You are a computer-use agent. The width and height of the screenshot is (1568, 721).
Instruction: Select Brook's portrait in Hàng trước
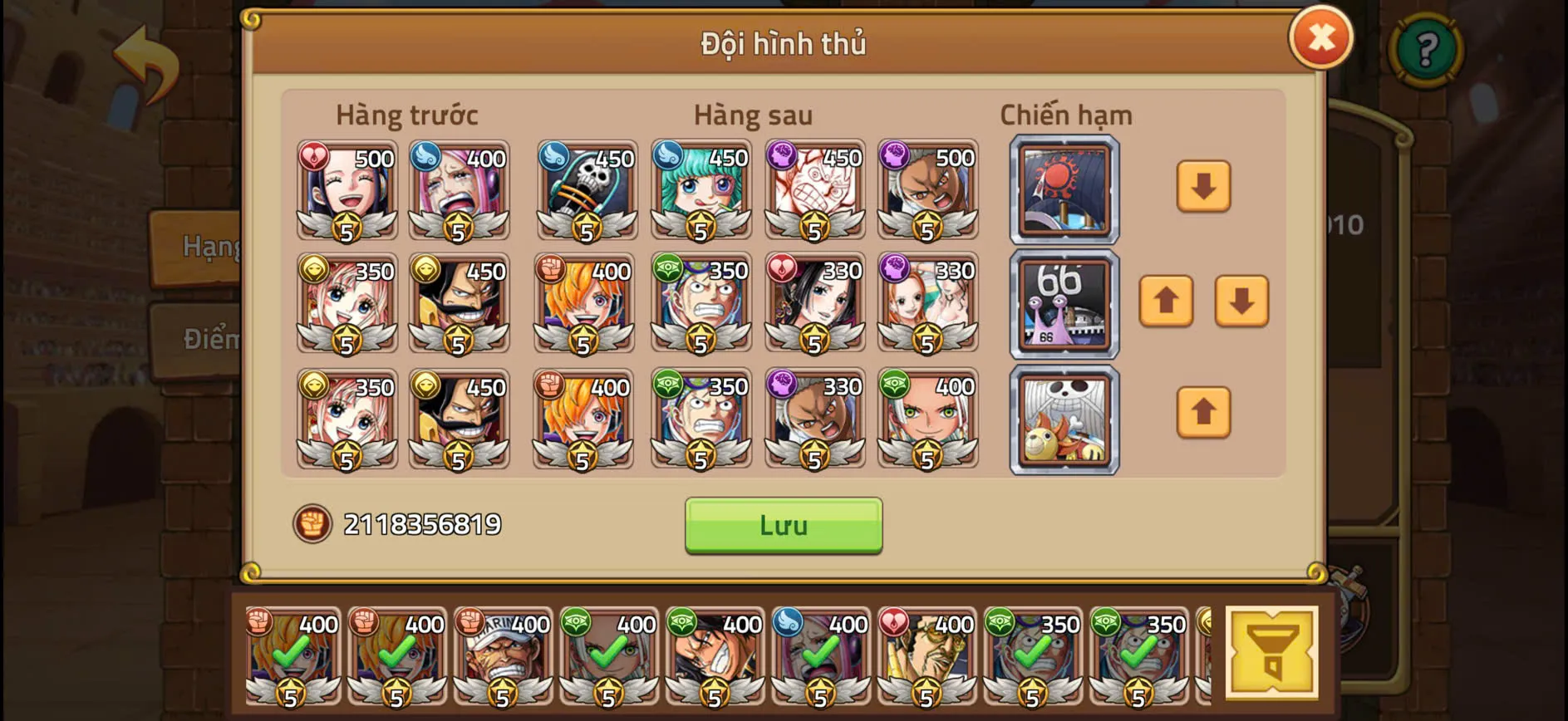pos(585,191)
